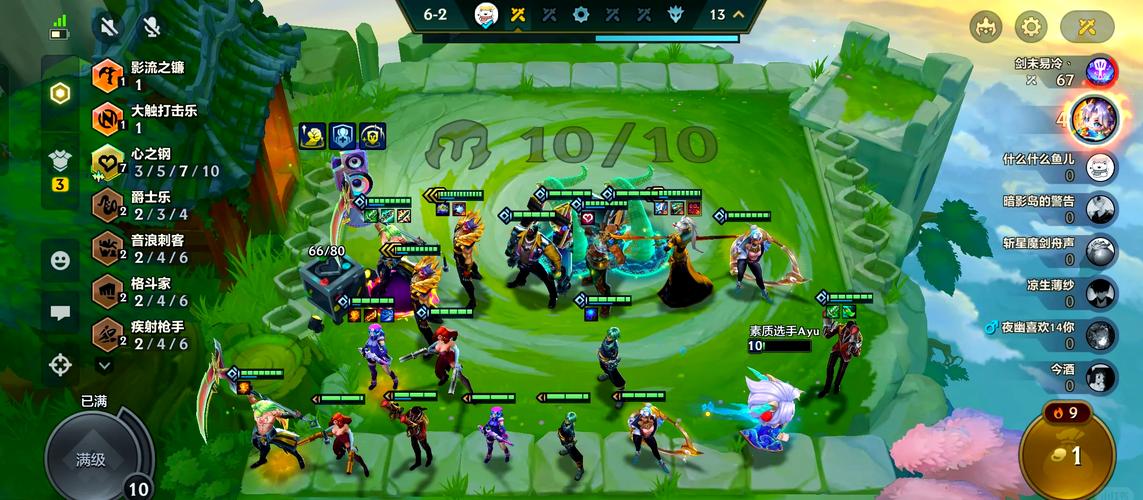1143x500 pixels.
Task: Toggle the muted speaker icon
Action: (x=110, y=27)
